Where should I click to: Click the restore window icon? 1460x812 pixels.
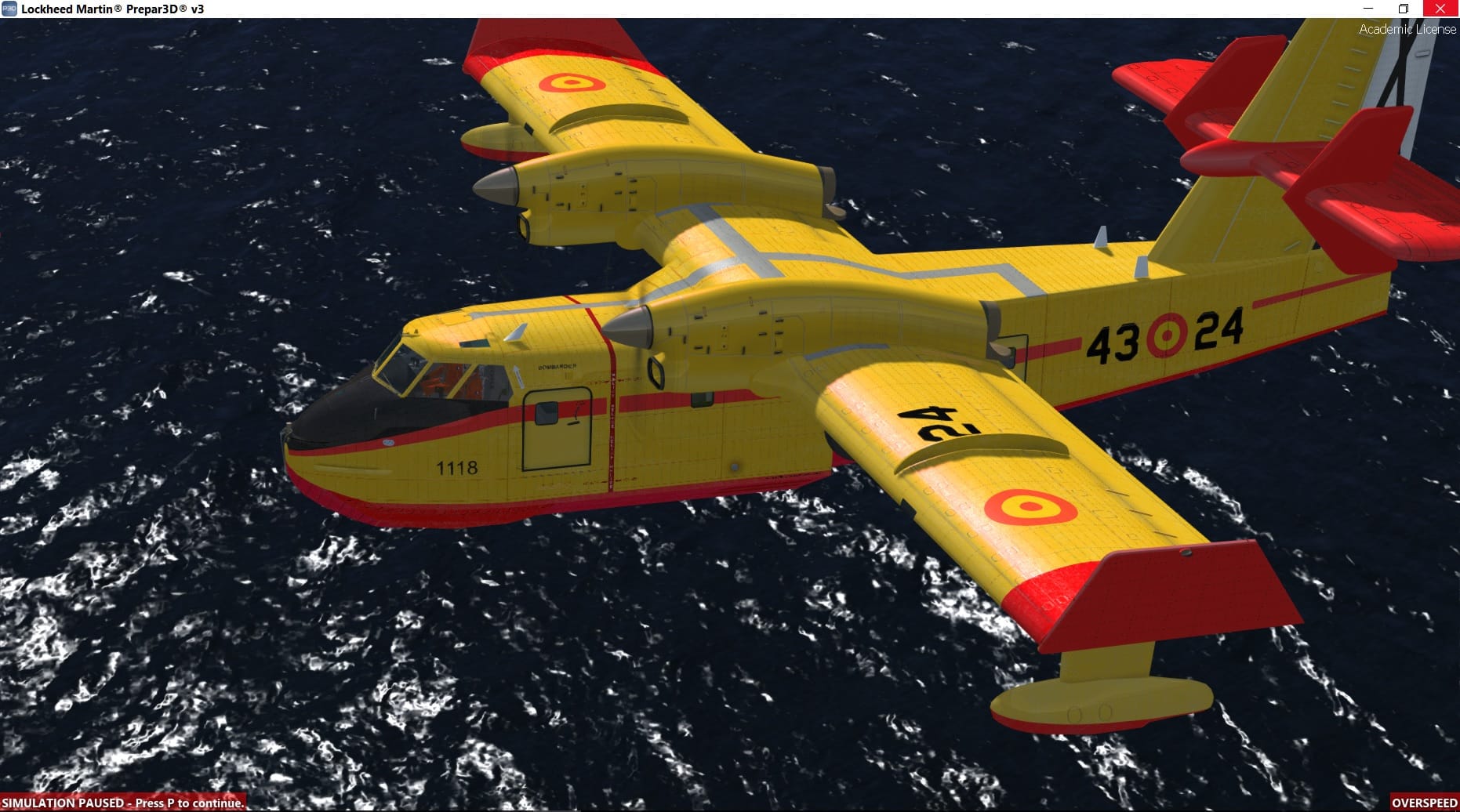pyautogui.click(x=1404, y=9)
